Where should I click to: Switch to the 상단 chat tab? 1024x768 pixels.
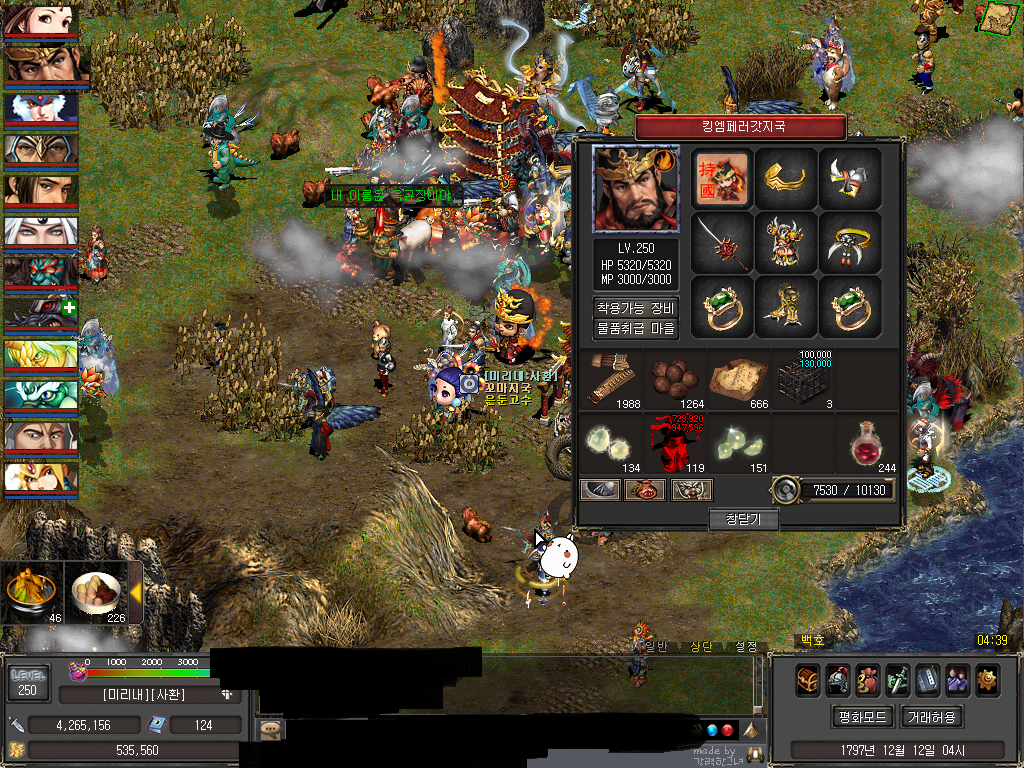pos(701,647)
